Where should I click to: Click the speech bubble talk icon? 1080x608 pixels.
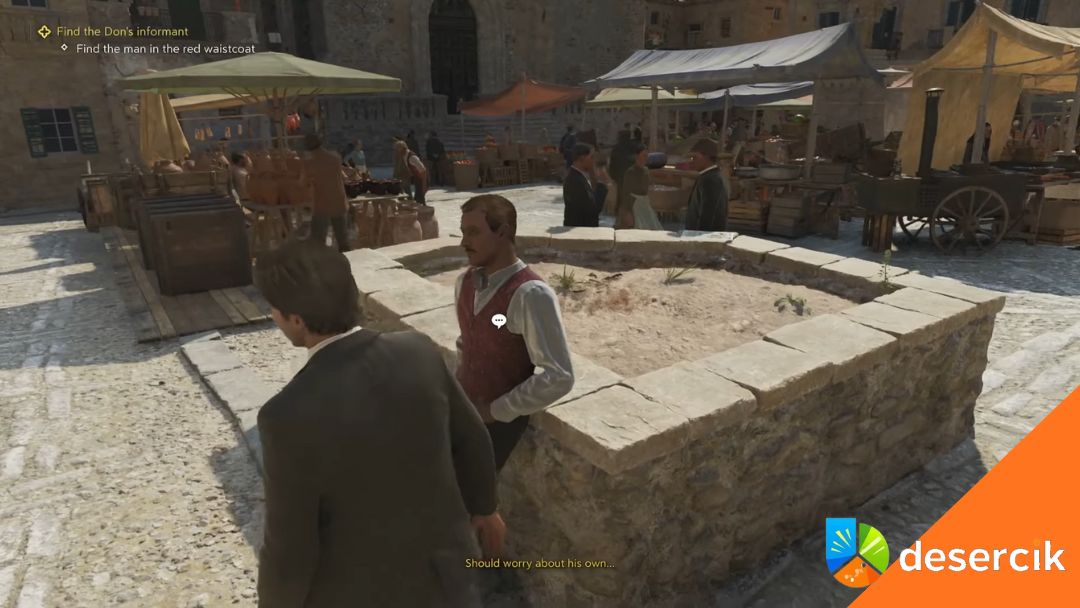point(499,320)
